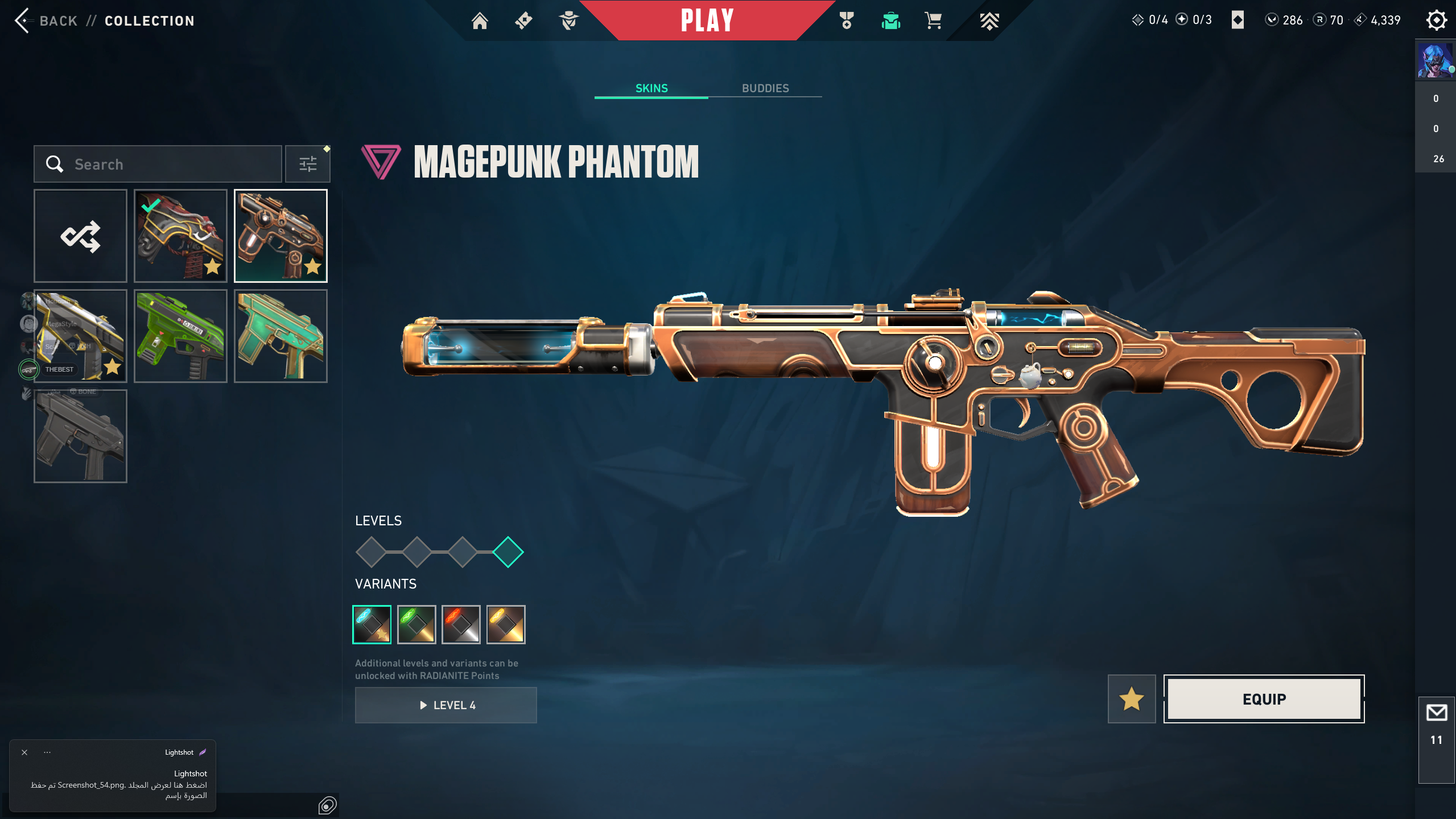
Task: Select the default grey Phantom skin
Action: (x=80, y=437)
